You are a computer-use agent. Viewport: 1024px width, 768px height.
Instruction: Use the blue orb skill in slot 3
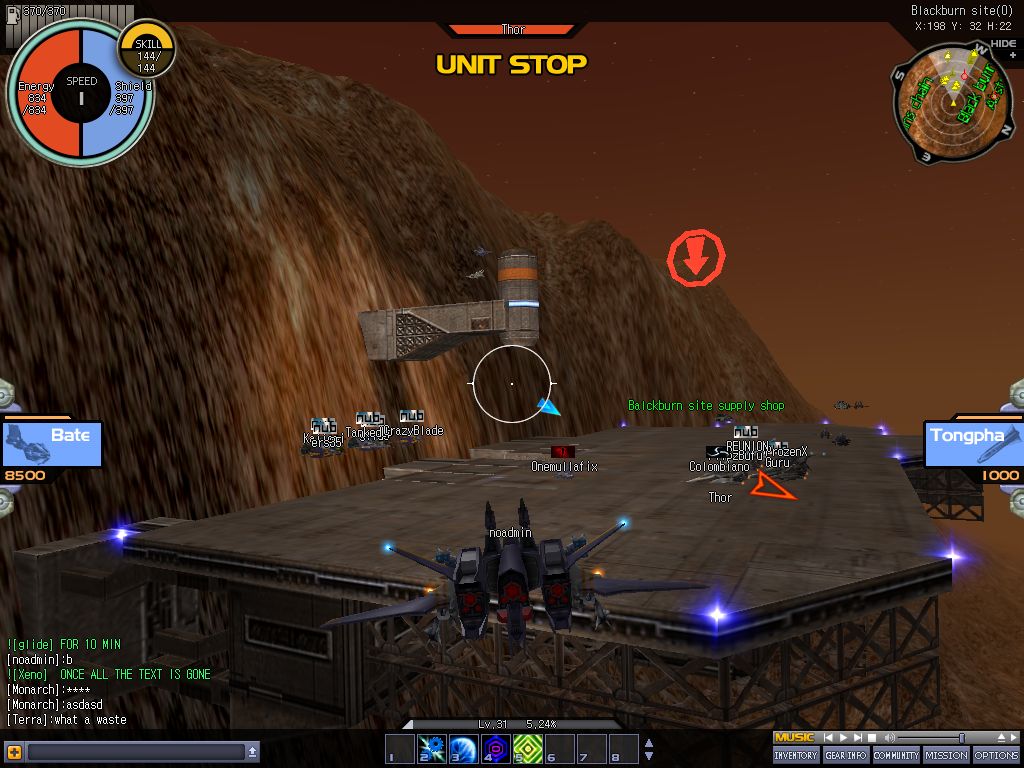463,748
